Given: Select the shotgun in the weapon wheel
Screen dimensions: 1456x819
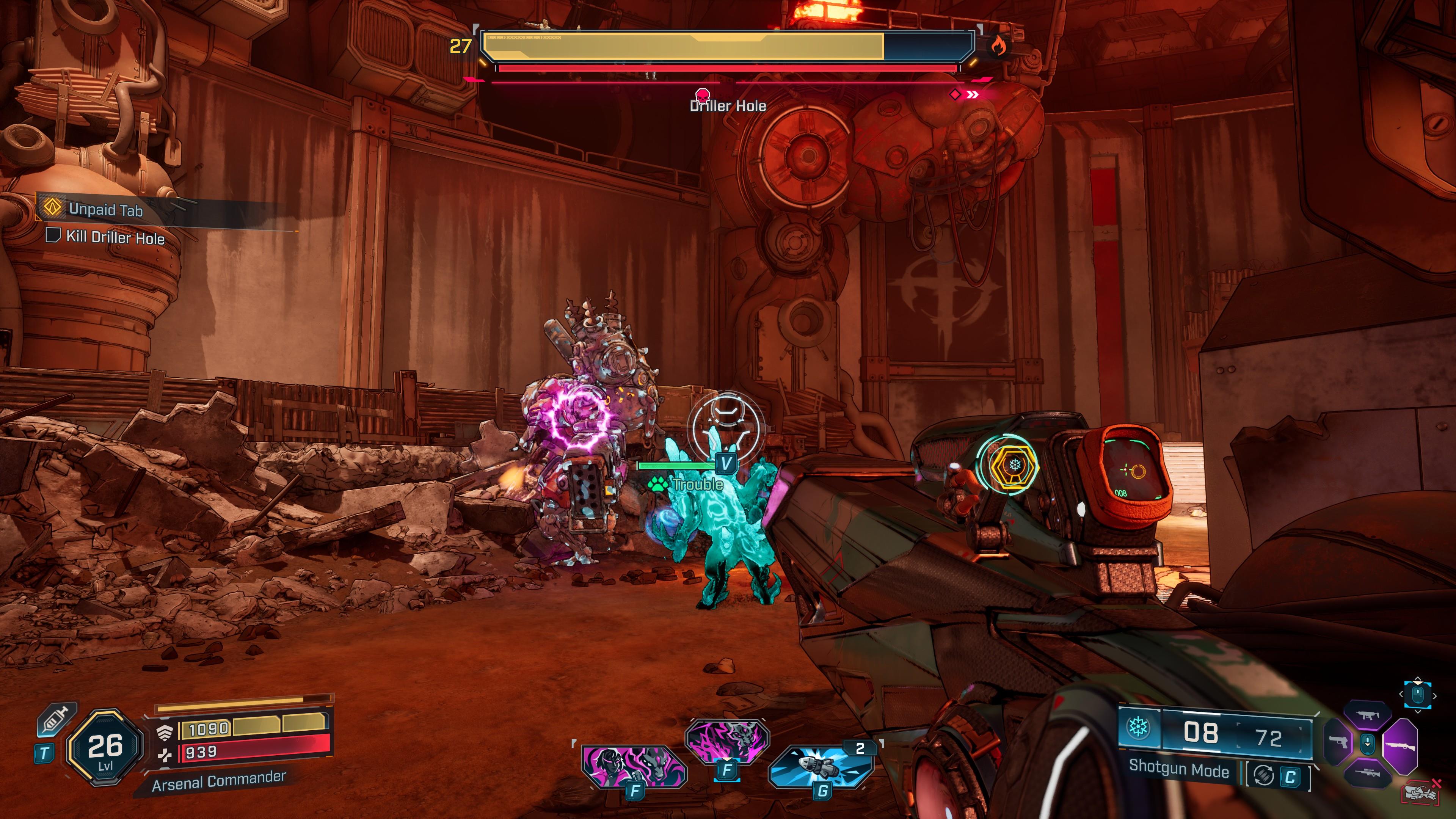Looking at the screenshot, I should coord(1401,747).
